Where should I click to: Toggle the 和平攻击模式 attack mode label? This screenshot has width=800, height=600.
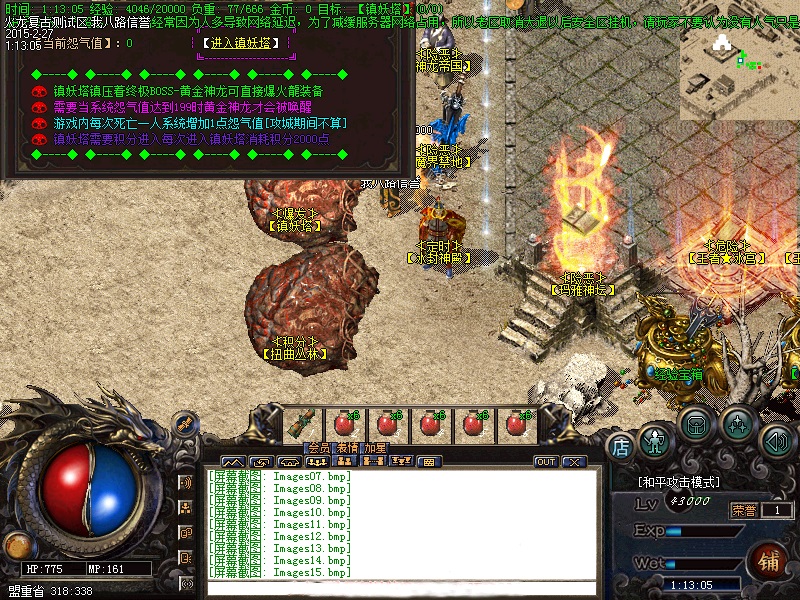coord(680,481)
